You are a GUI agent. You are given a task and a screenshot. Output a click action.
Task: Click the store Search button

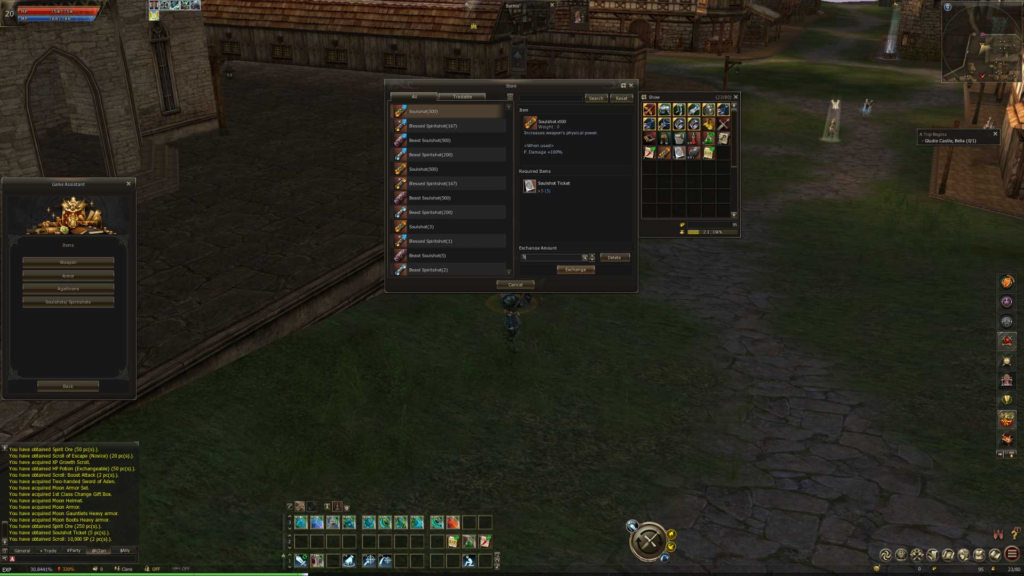click(596, 98)
